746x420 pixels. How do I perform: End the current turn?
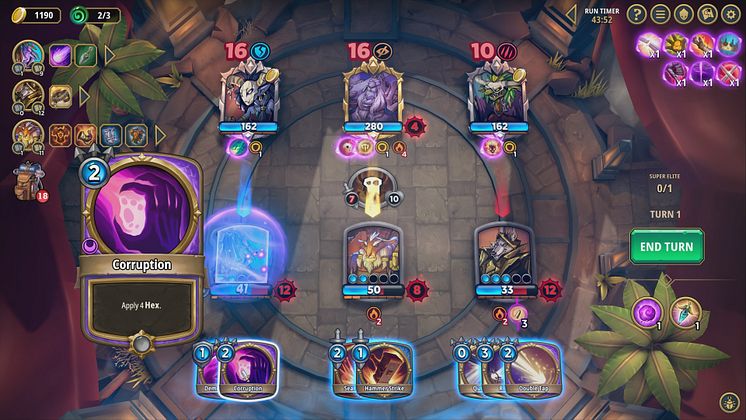click(x=666, y=246)
